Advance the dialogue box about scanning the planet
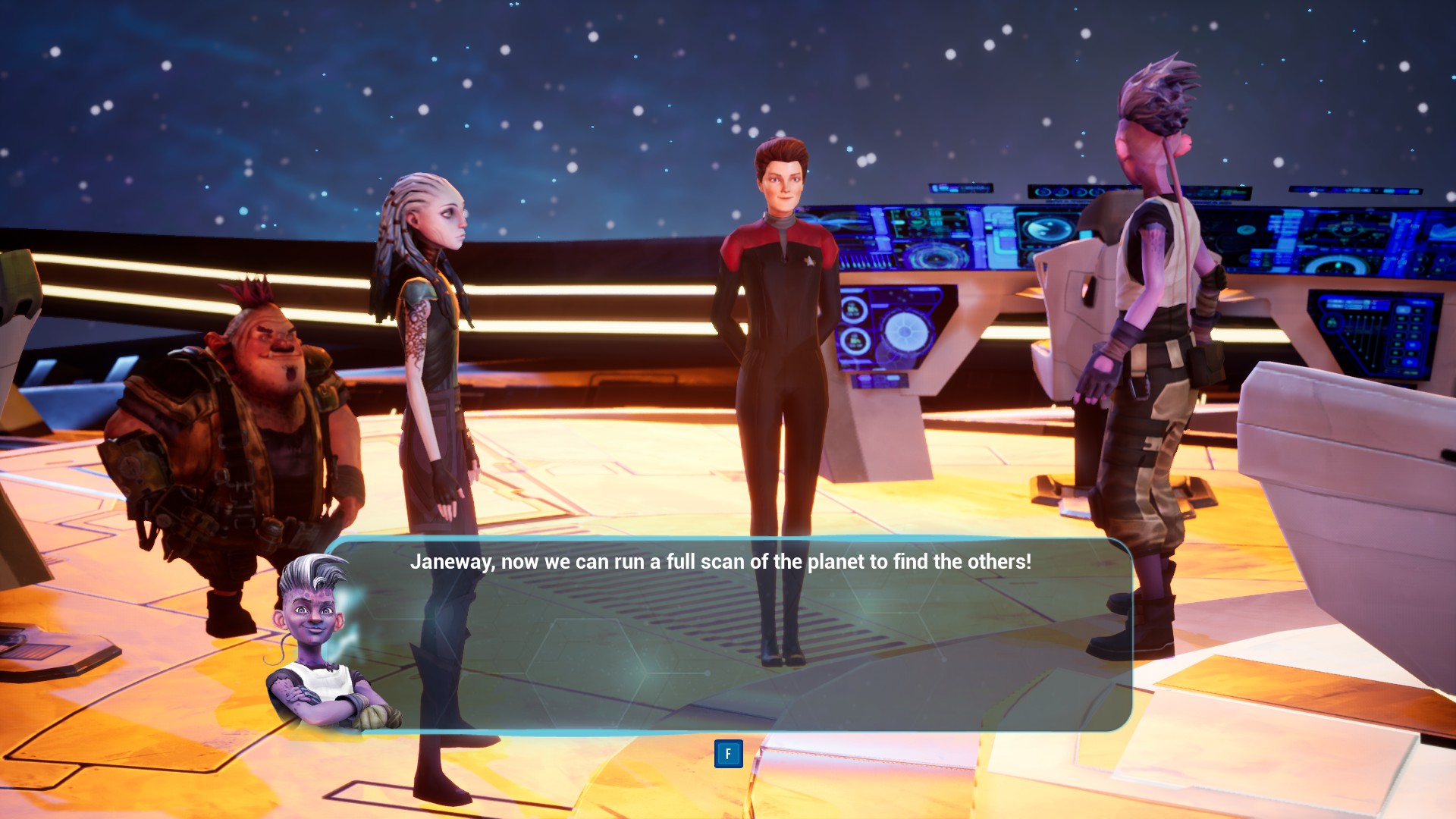Screen dimensions: 1456x819 [728, 754]
